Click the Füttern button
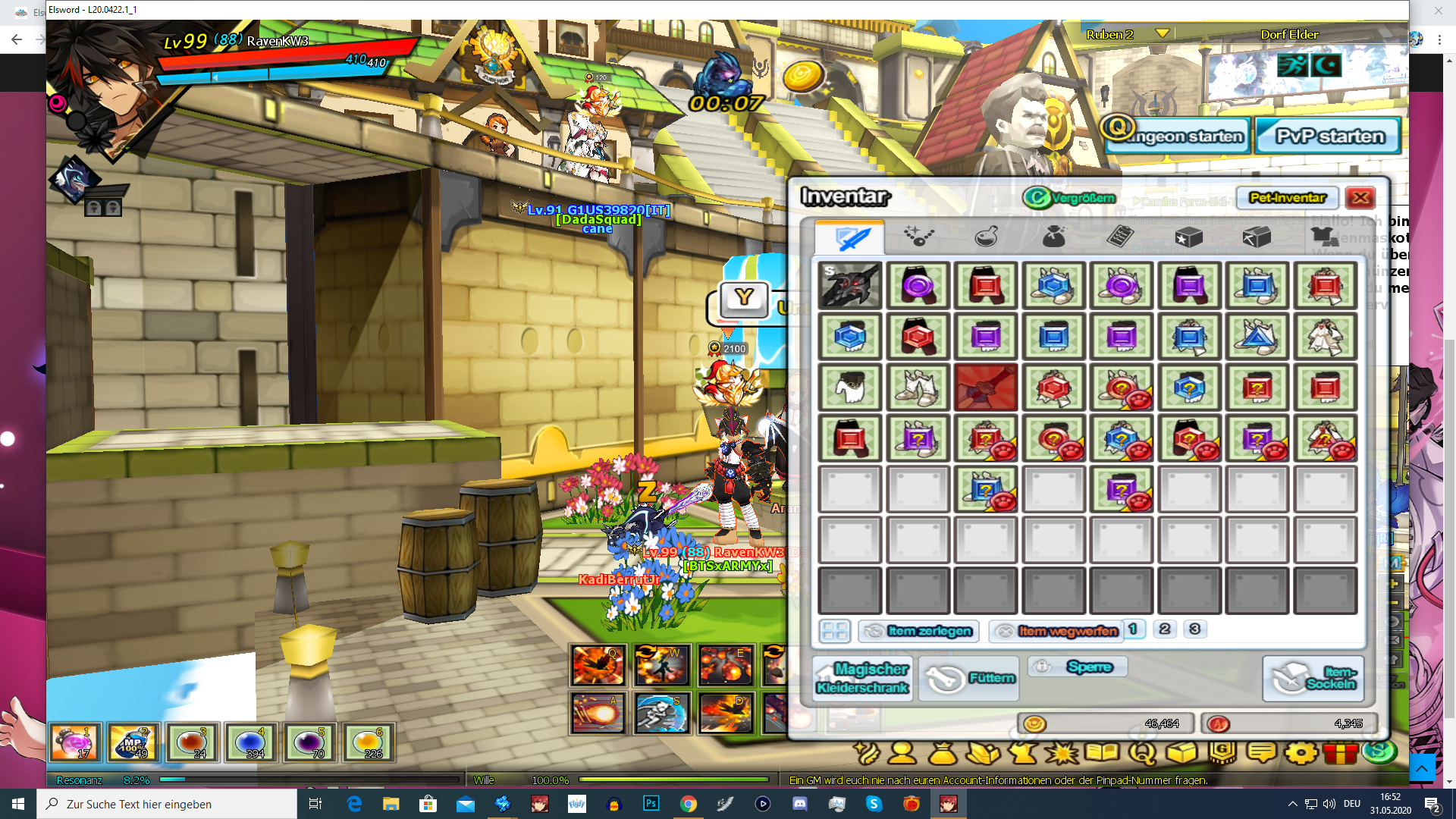The width and height of the screenshot is (1456, 819). click(x=970, y=678)
